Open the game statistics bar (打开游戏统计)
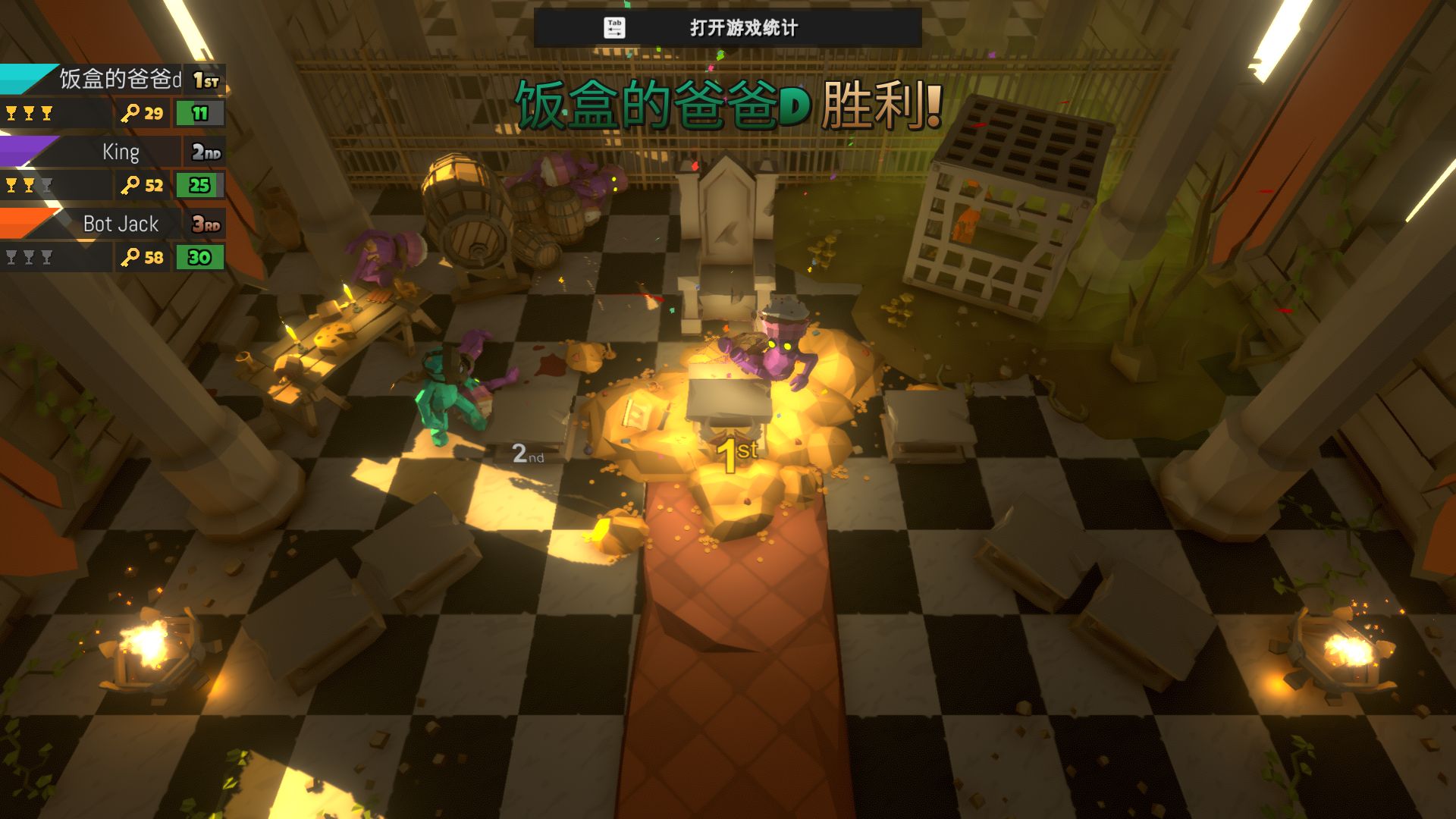 click(x=727, y=28)
